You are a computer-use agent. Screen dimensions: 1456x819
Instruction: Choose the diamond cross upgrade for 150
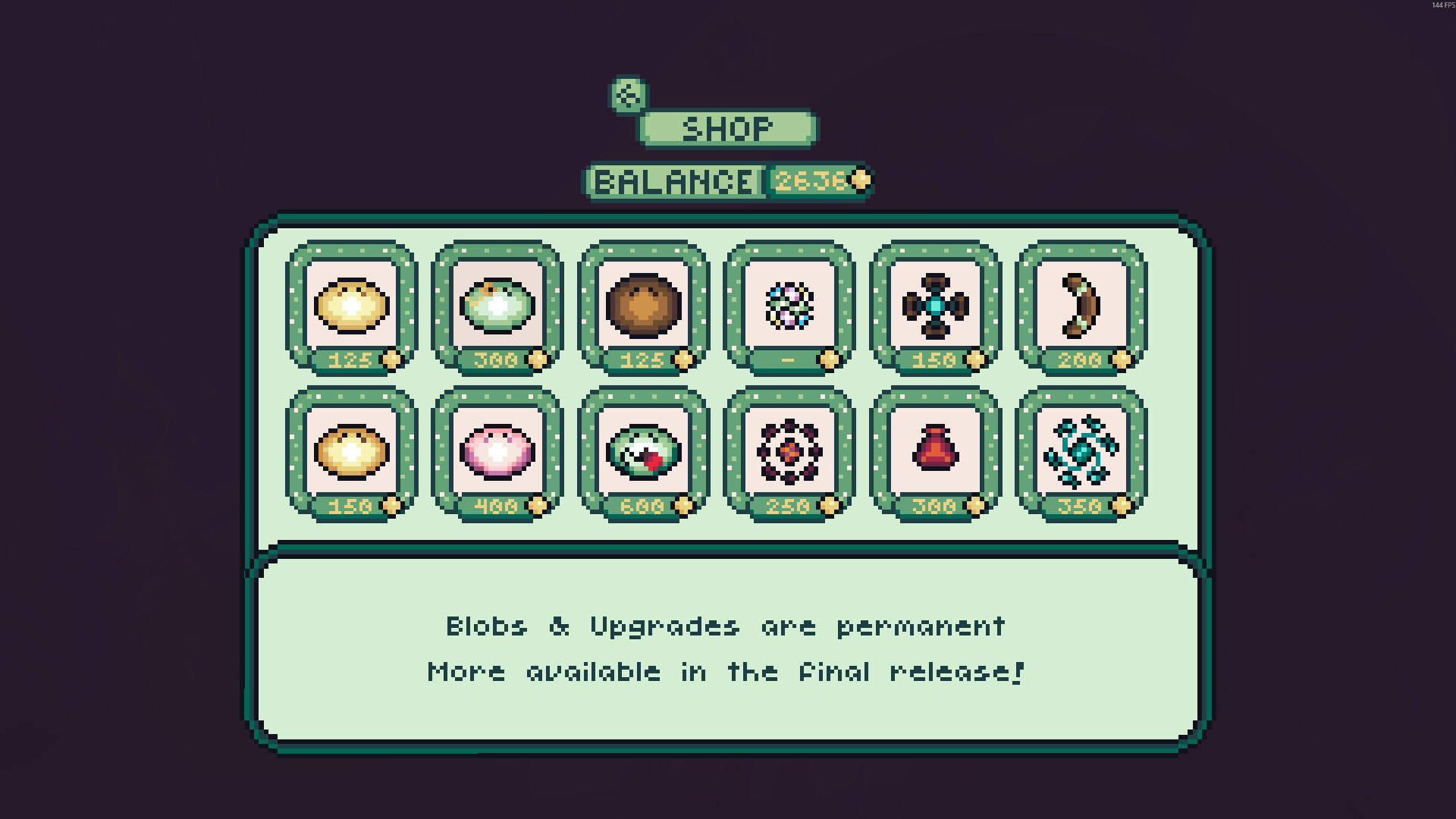click(934, 305)
